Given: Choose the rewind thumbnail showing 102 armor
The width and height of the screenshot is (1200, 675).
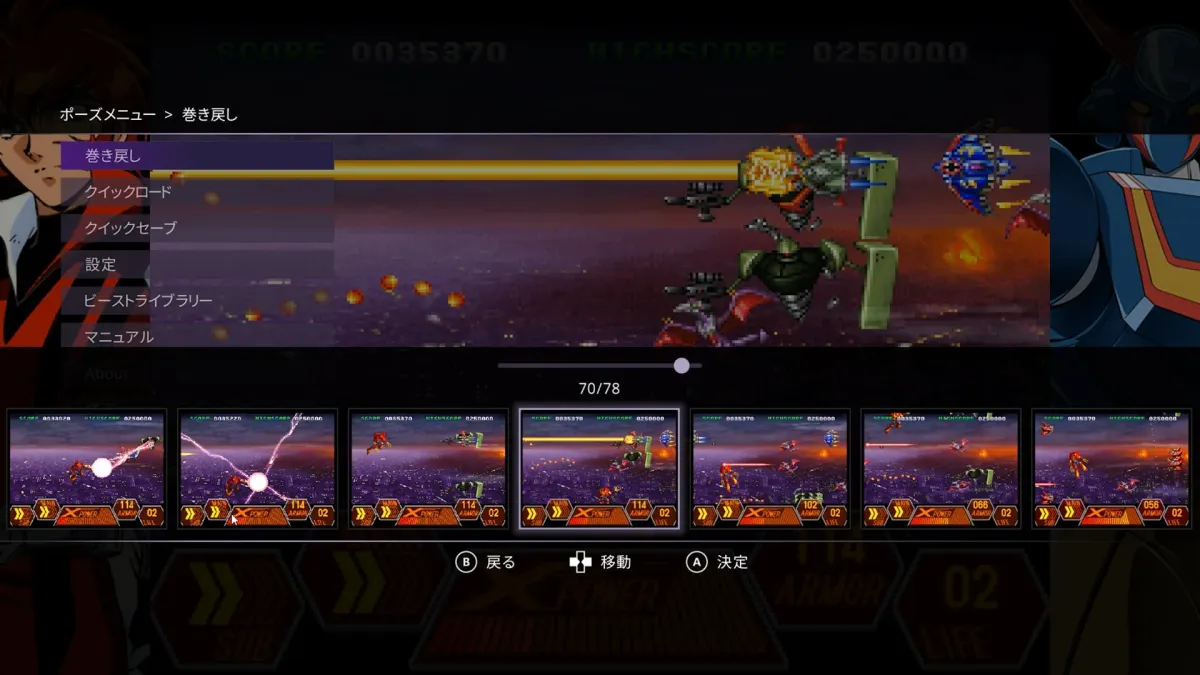Looking at the screenshot, I should coord(770,468).
